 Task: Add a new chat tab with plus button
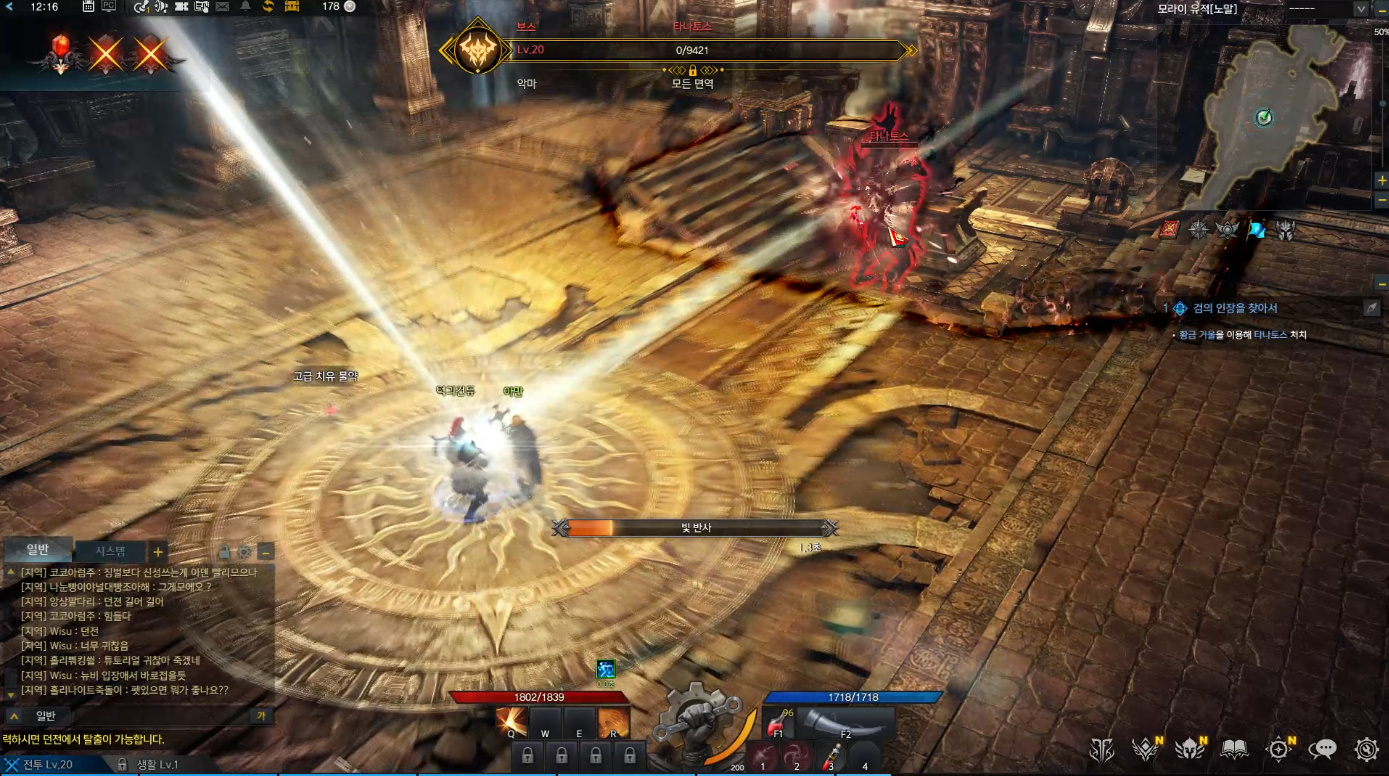(158, 552)
